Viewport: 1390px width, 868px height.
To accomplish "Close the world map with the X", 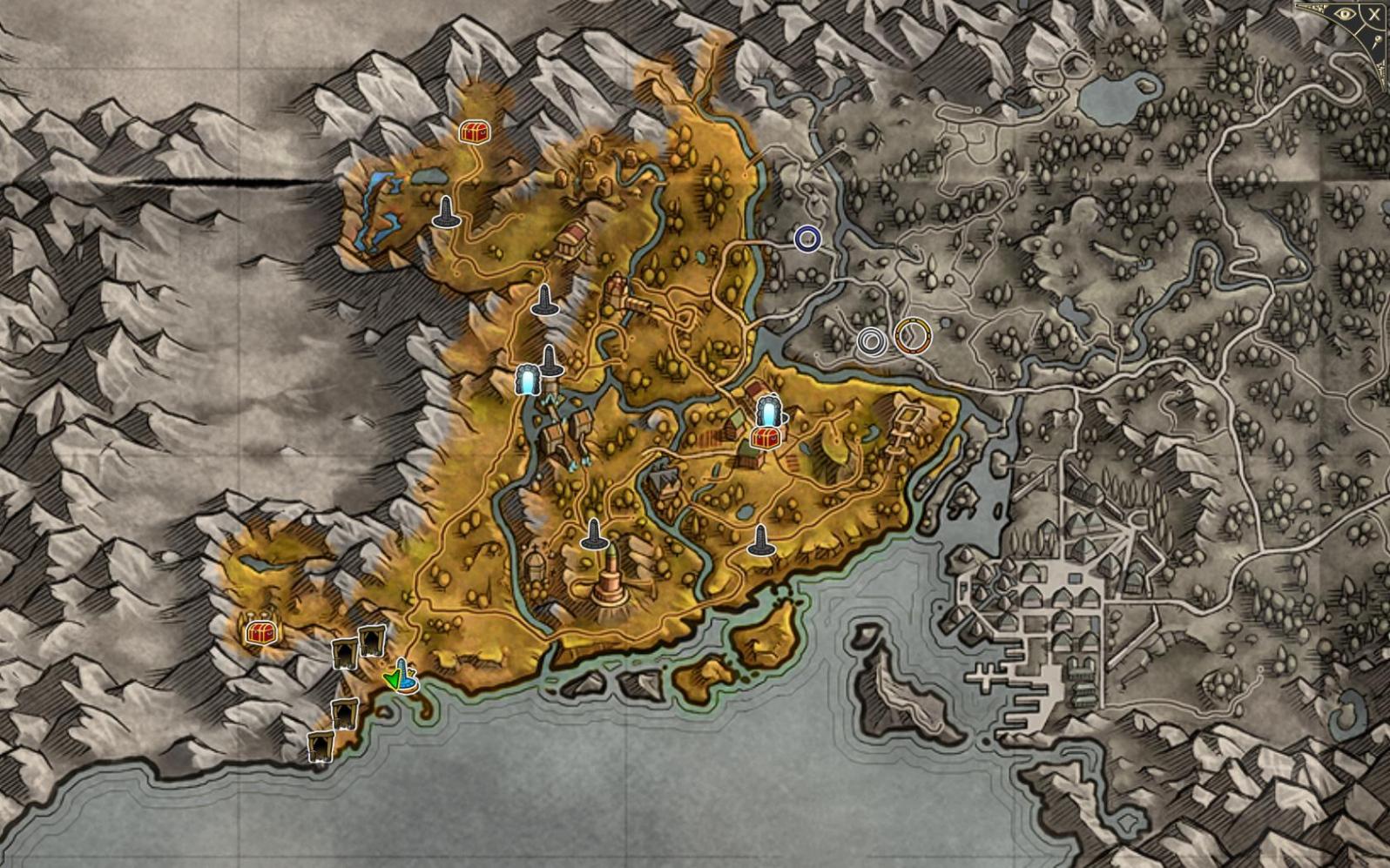I will point(1374,14).
